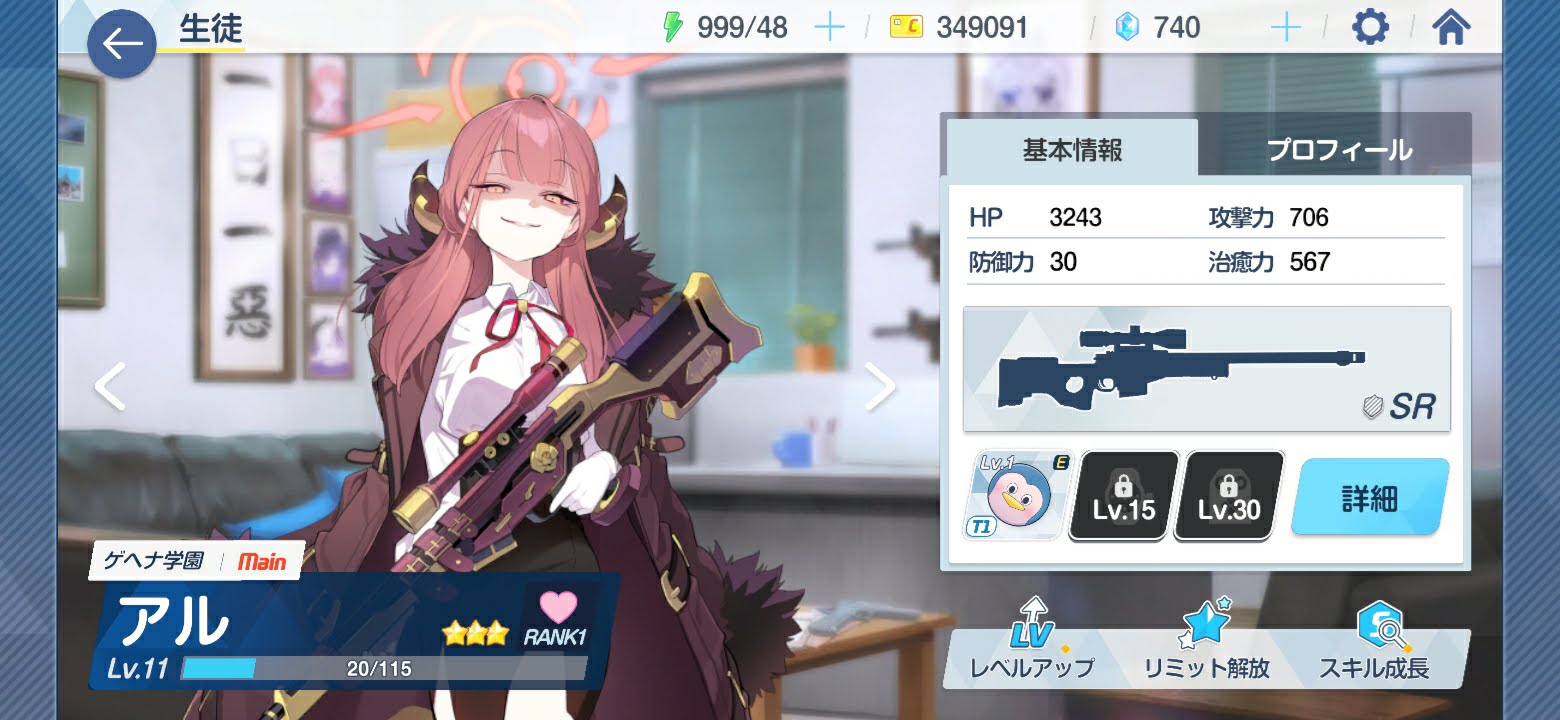Open the settings gear icon
The height and width of the screenshot is (720, 1560).
[1369, 27]
